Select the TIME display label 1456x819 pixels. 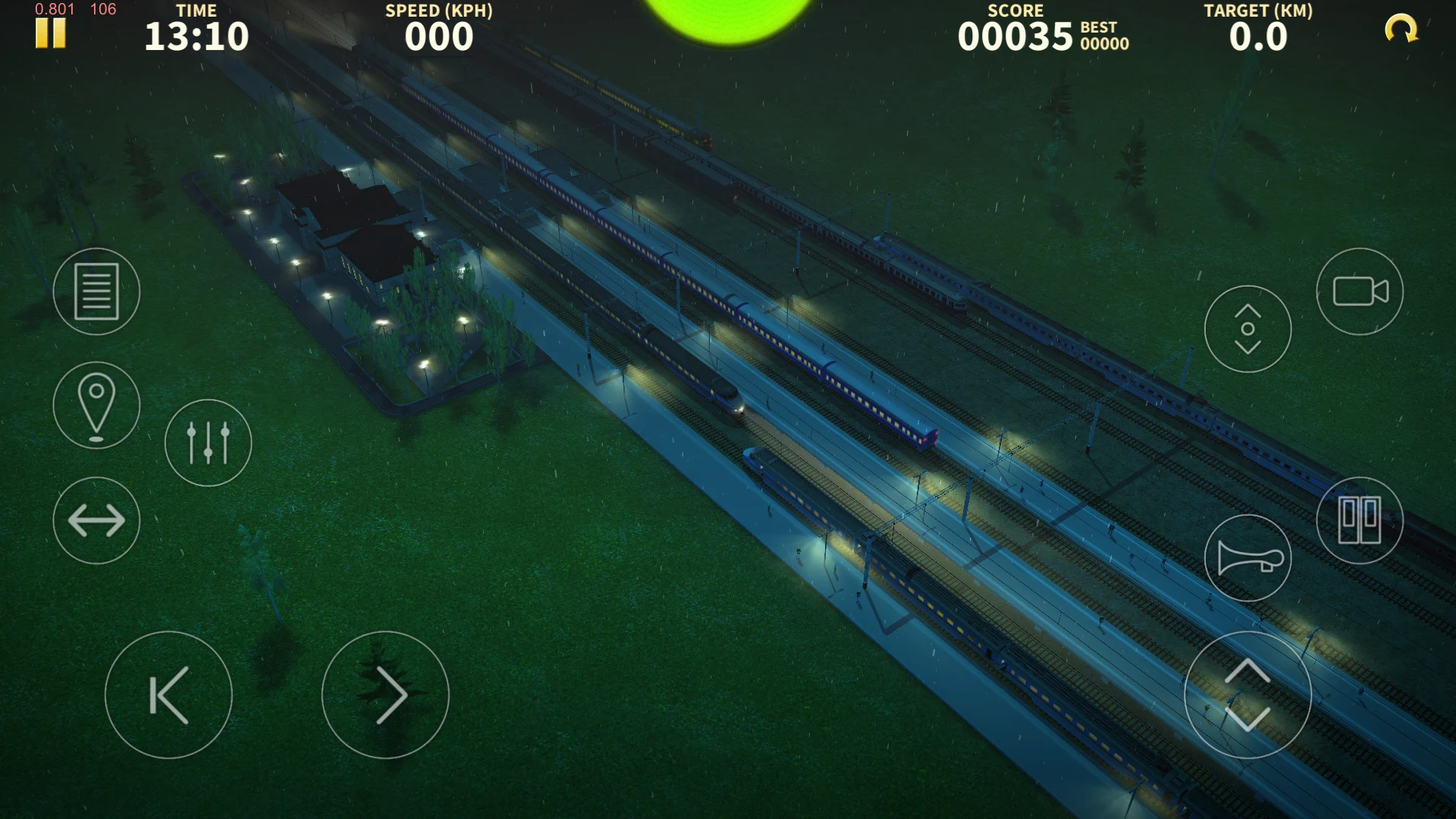pos(198,11)
